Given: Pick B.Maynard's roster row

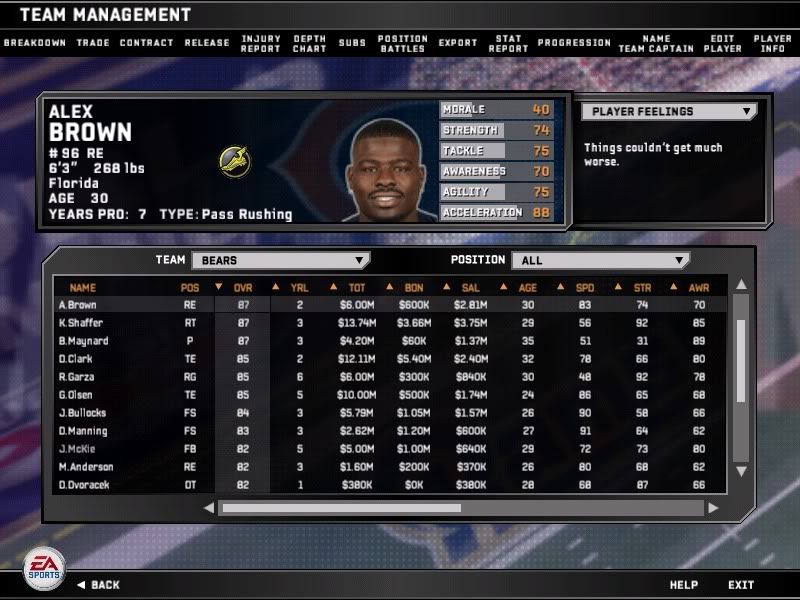Looking at the screenshot, I should click(x=84, y=341).
